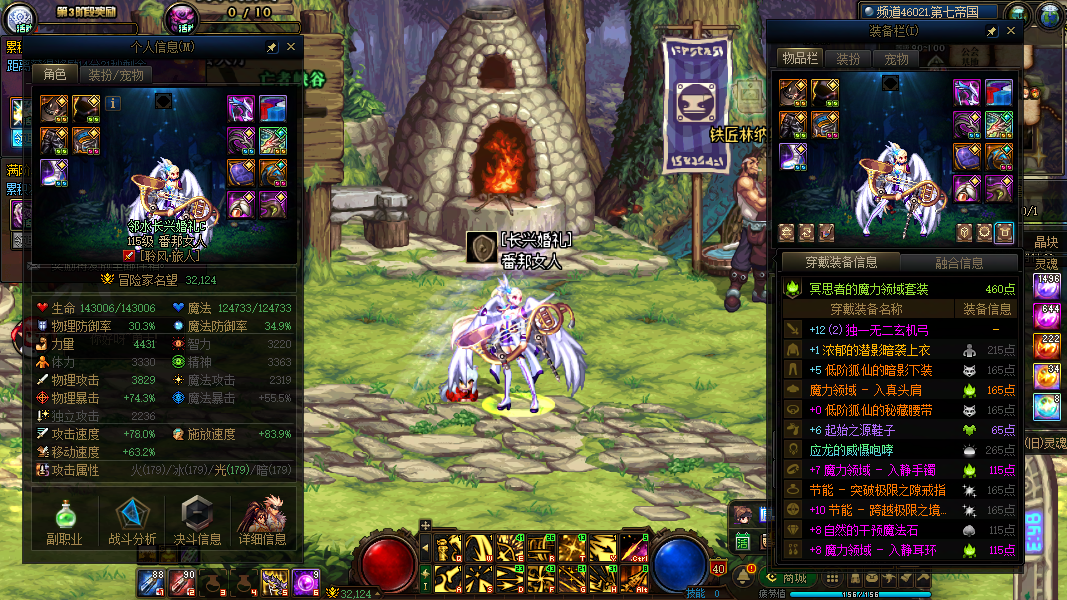The height and width of the screenshot is (600, 1067).
Task: Select the 宠物 tab in 装备栏
Action: (896, 59)
